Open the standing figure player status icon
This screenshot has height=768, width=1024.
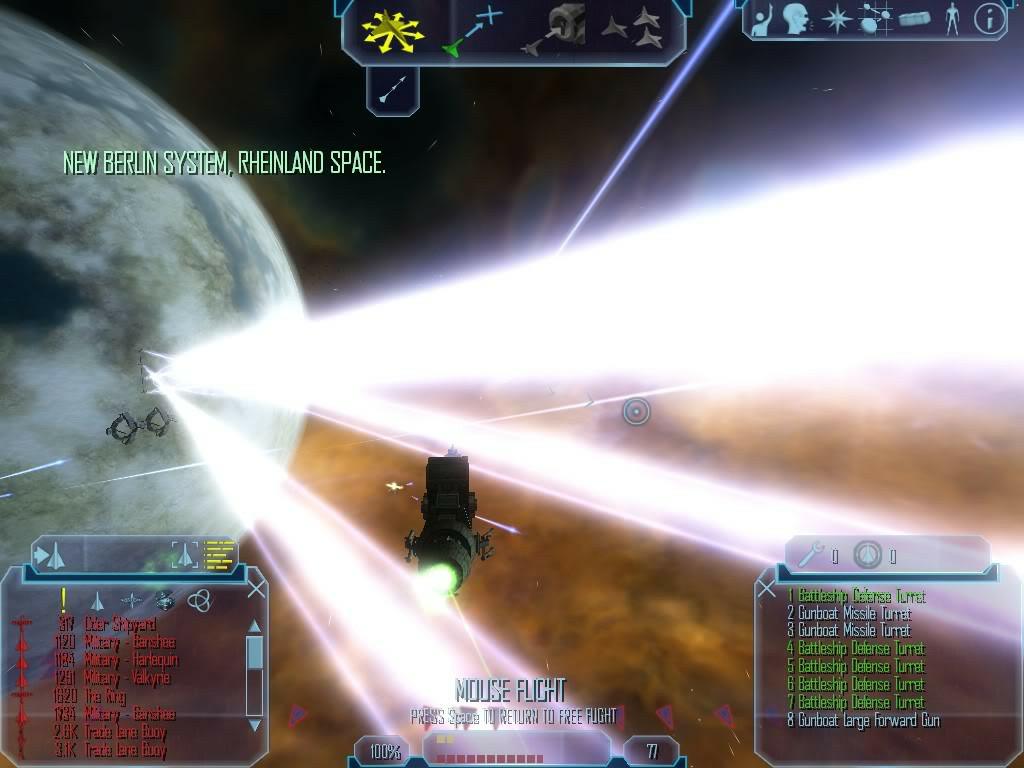point(952,19)
